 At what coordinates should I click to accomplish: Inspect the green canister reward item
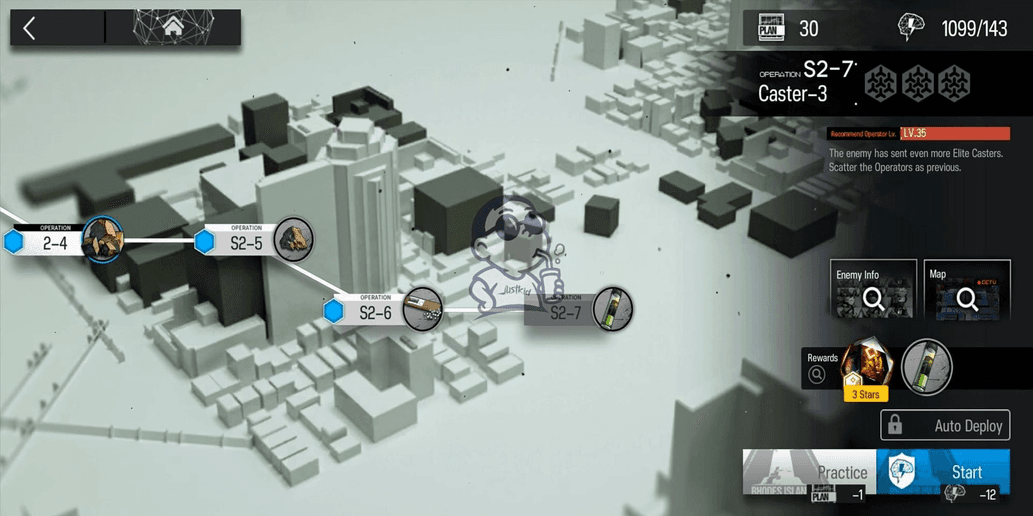point(926,367)
